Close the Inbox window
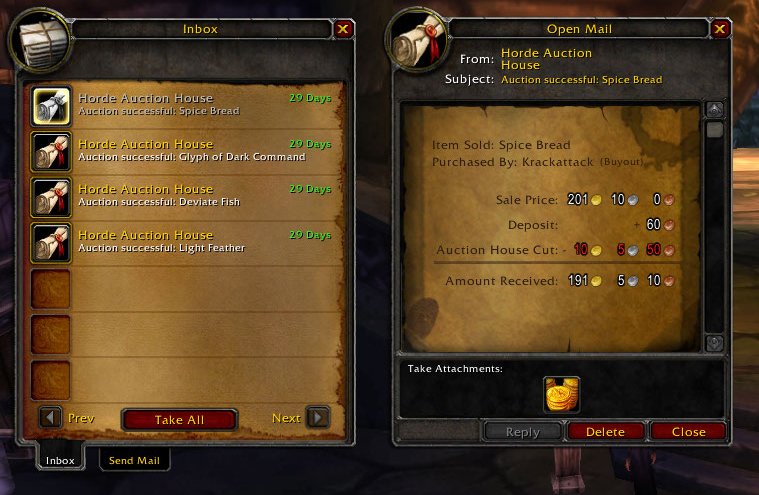 [343, 29]
